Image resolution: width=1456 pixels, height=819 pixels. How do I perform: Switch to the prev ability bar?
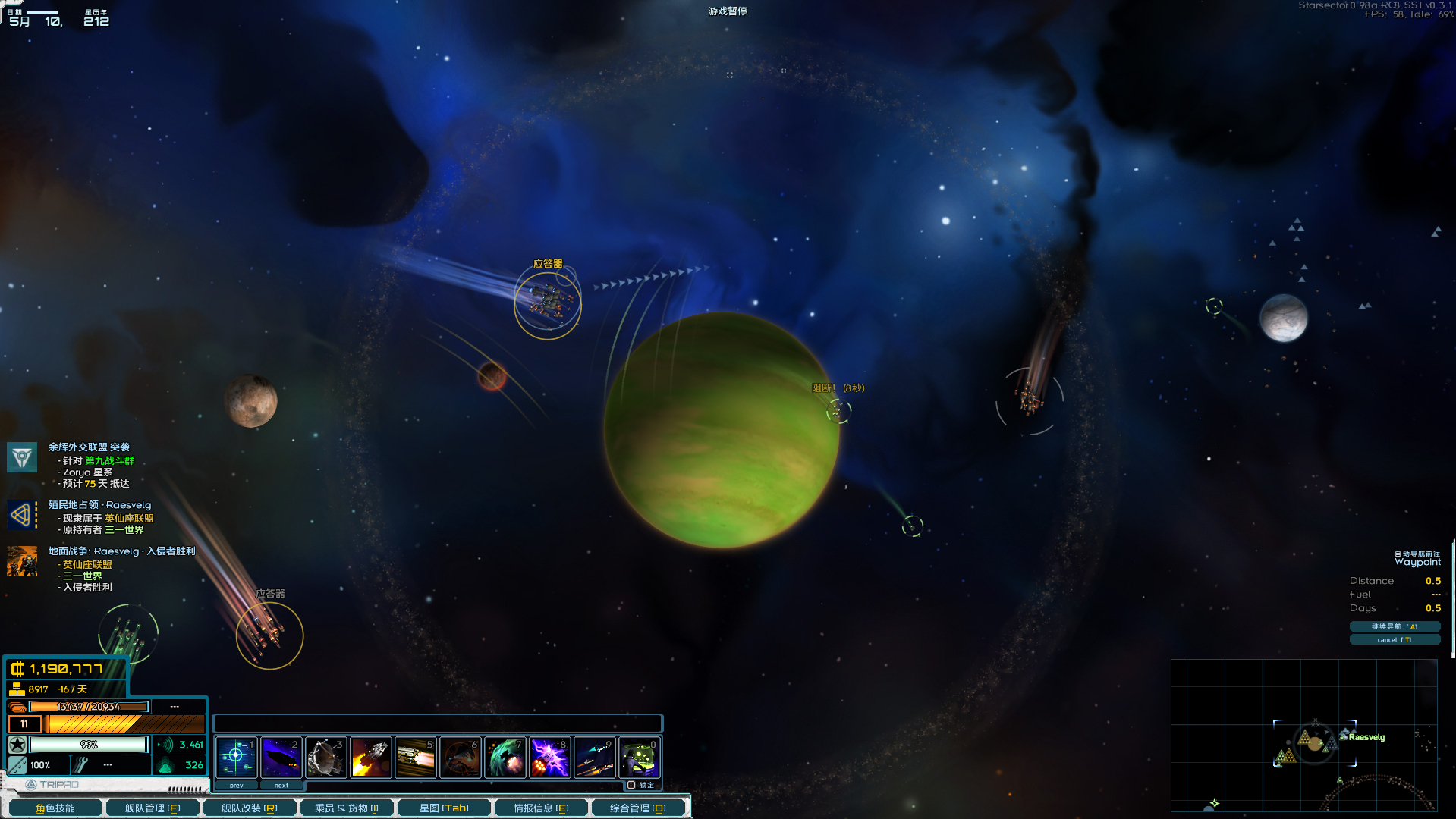[x=236, y=786]
